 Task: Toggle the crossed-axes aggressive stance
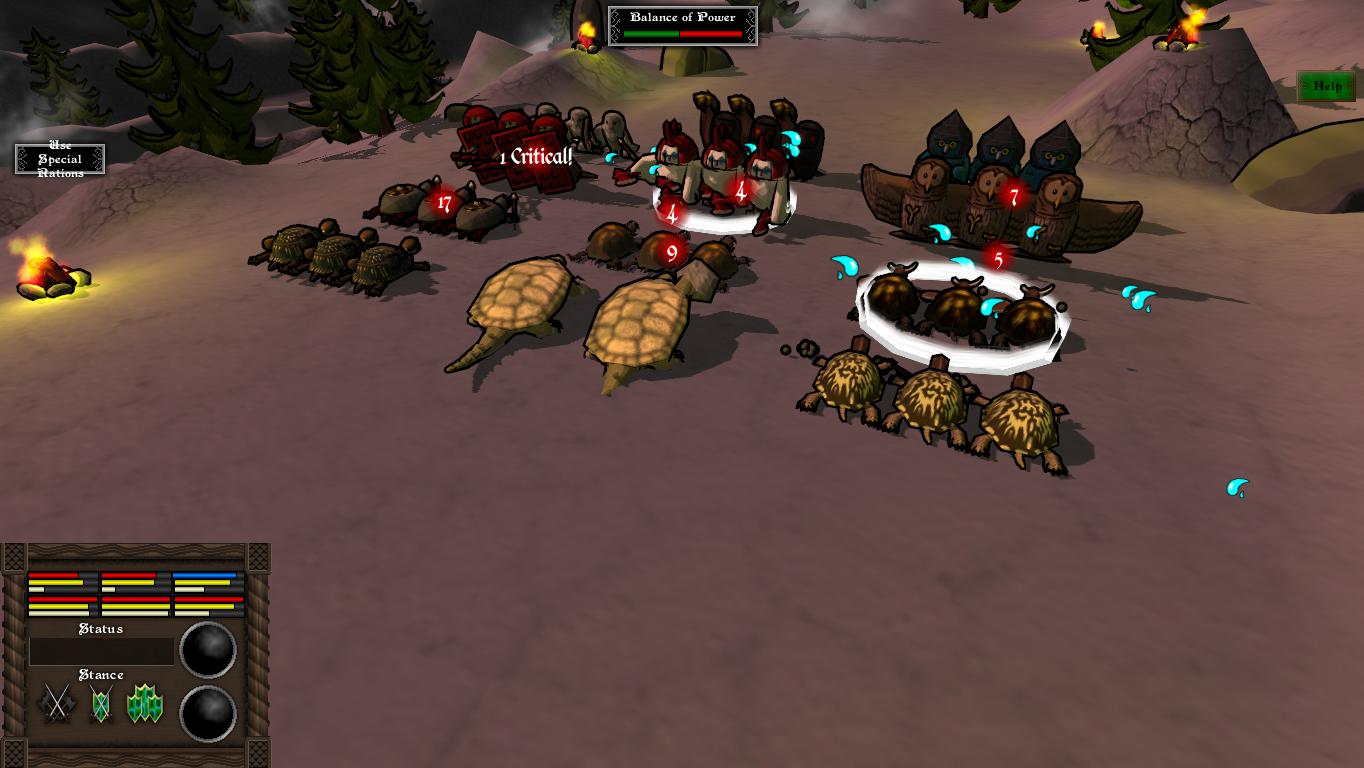(57, 701)
